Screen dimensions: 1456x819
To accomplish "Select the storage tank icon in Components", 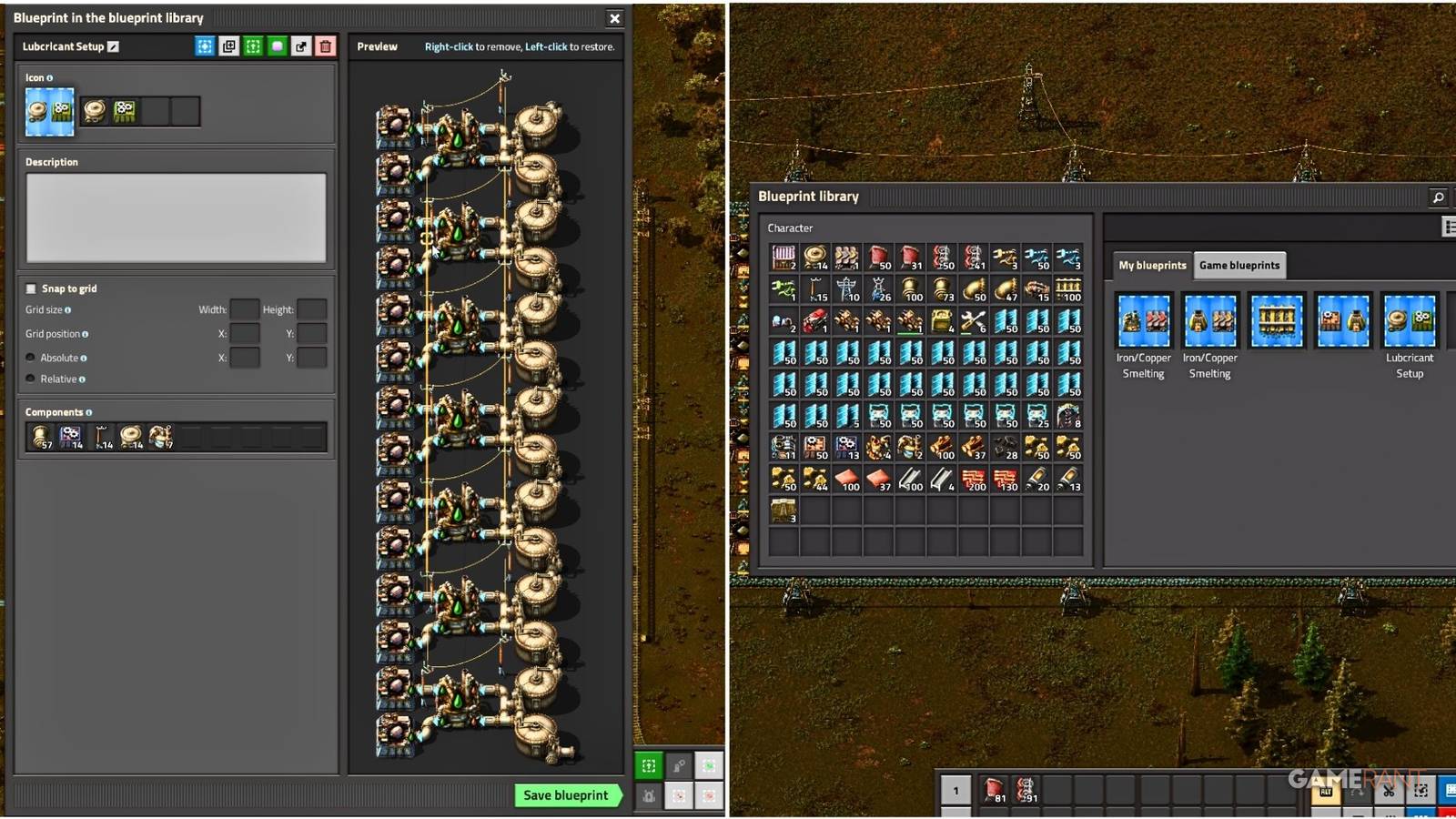I will click(130, 436).
